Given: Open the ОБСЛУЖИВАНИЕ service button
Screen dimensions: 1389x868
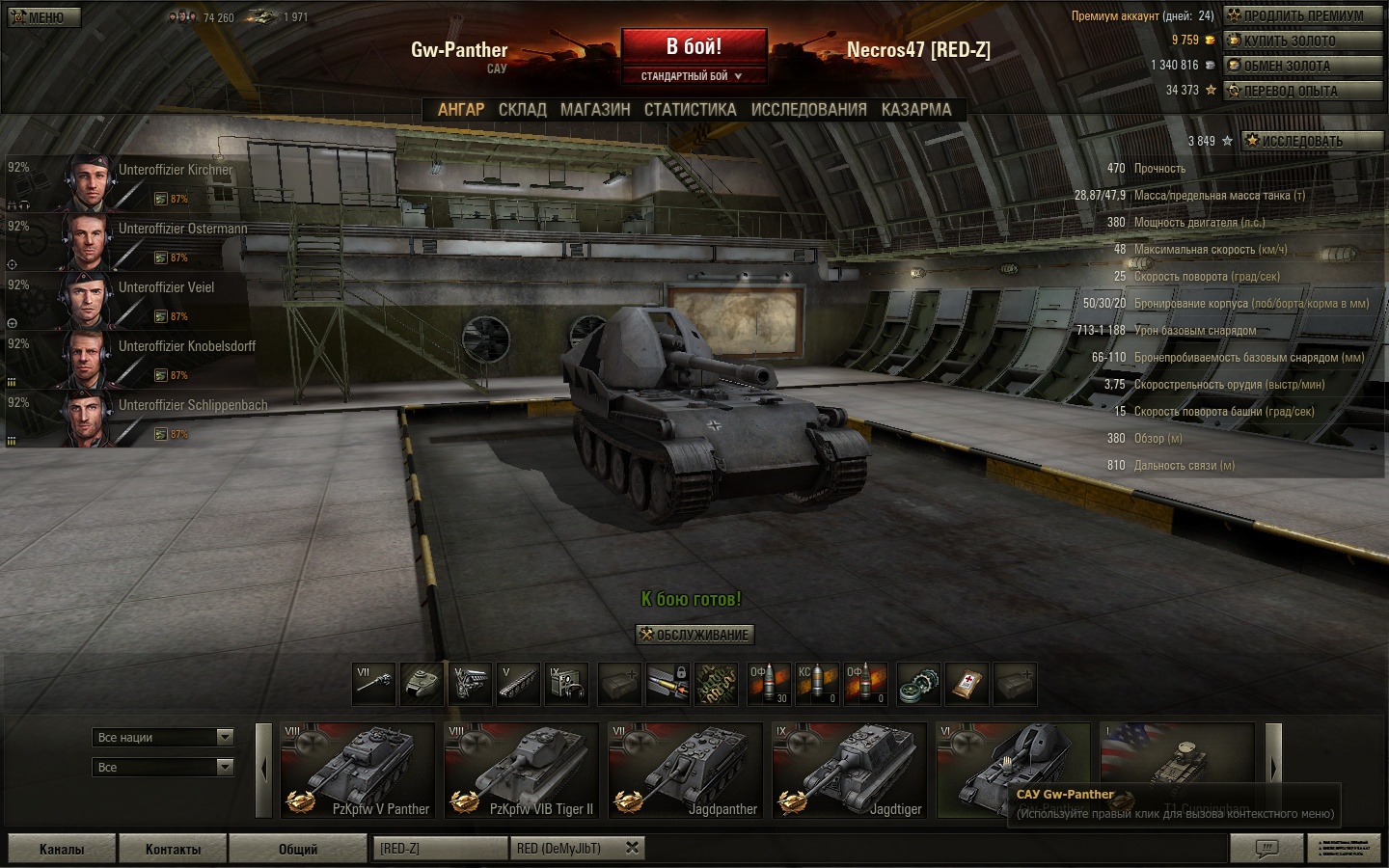Looking at the screenshot, I should tap(694, 635).
